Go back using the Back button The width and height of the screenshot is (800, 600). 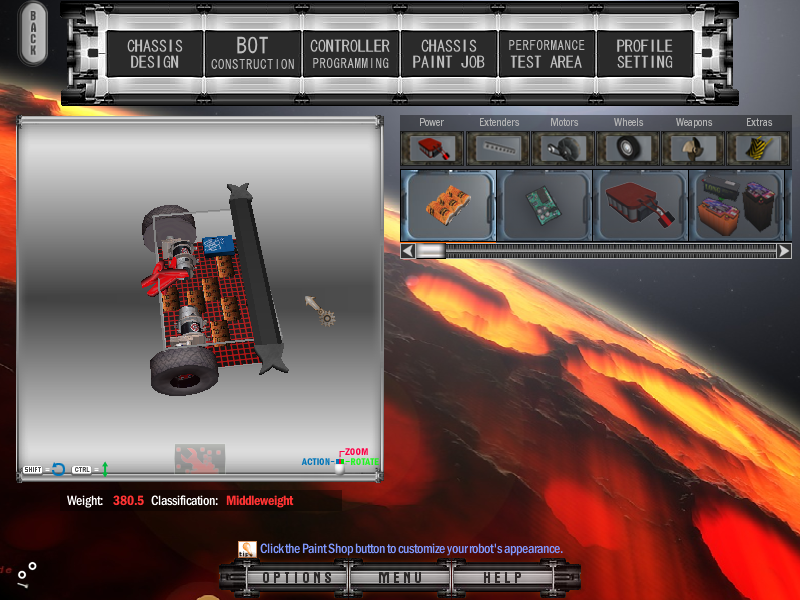[x=33, y=34]
